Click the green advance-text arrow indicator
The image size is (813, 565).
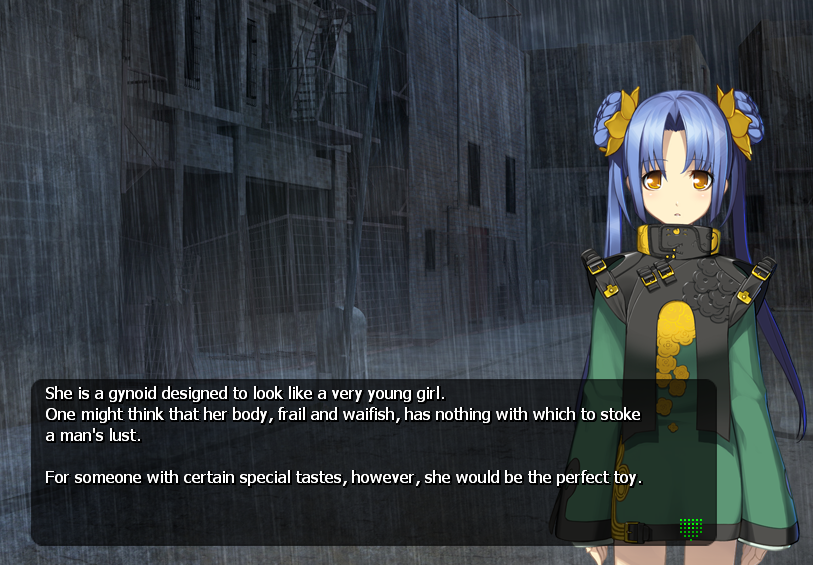(690, 527)
